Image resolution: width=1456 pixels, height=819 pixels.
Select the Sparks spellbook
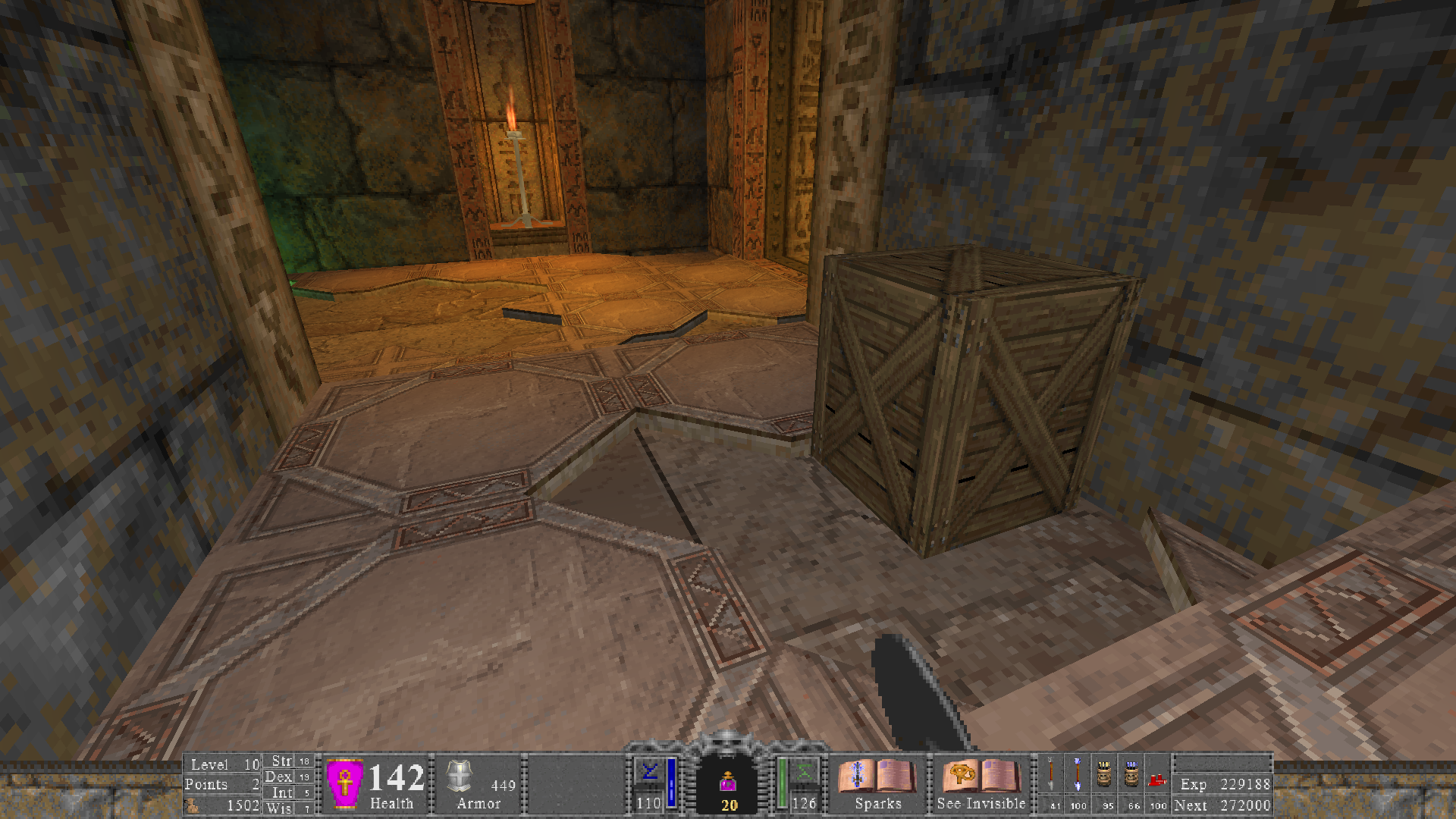point(877,777)
